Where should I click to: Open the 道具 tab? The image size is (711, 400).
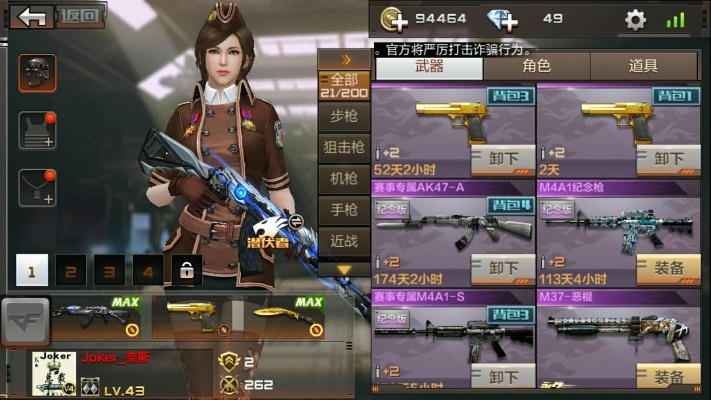(x=643, y=66)
